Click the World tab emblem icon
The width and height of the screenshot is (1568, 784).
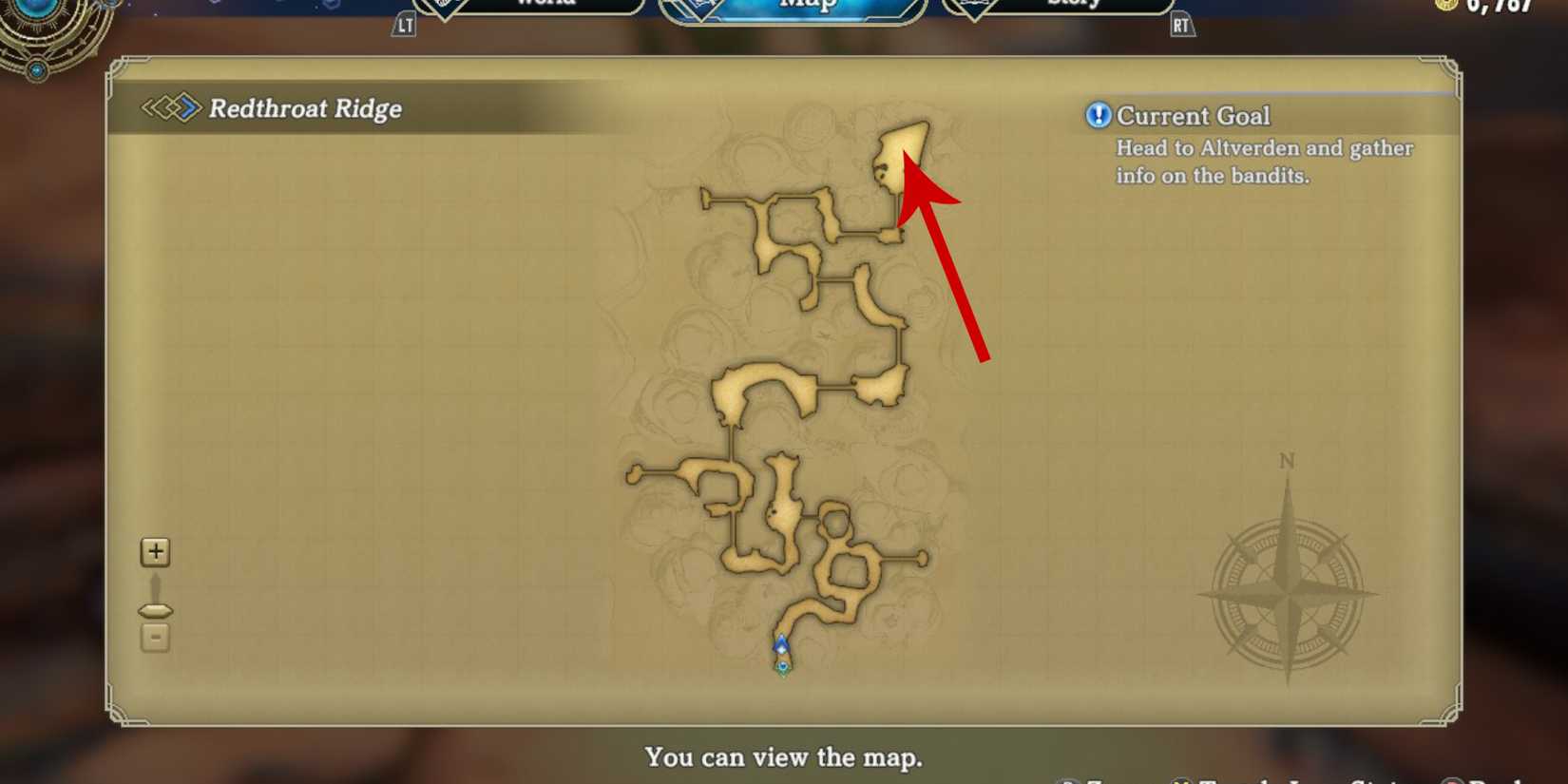click(443, 5)
